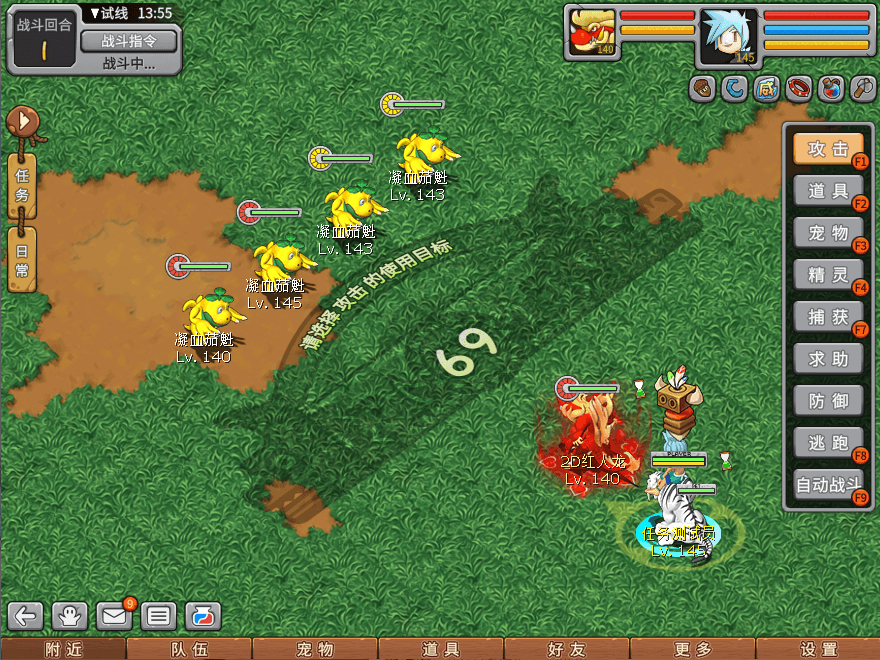
Task: Switch to the 附近 nearby tab
Action: (x=63, y=649)
